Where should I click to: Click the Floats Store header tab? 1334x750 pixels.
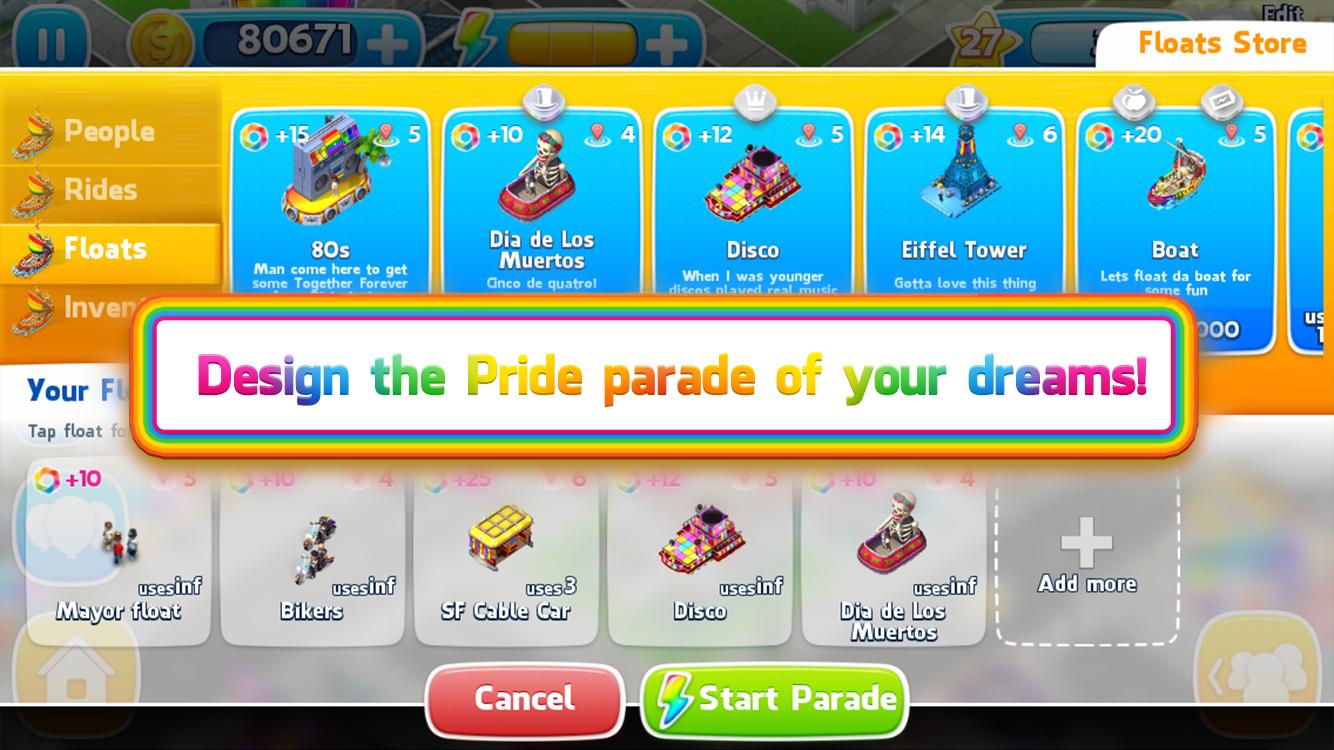(1220, 43)
